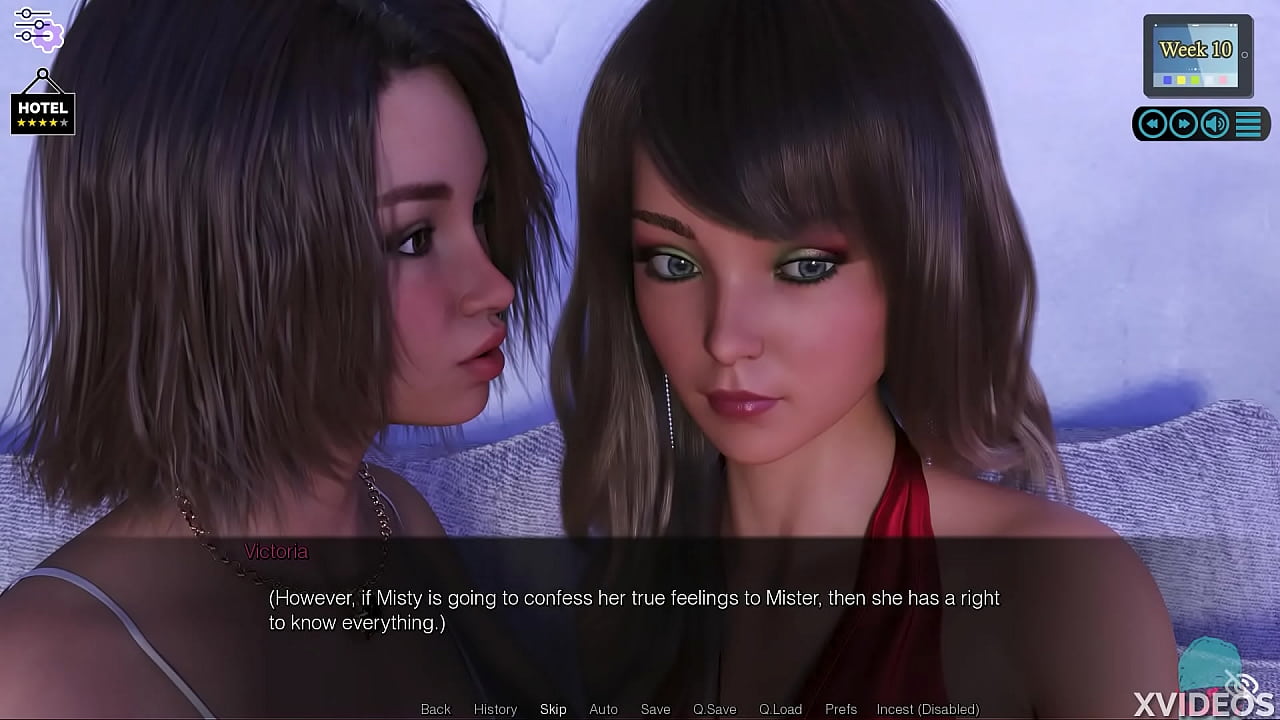Open the History screen
The width and height of the screenshot is (1280, 720).
click(x=495, y=709)
